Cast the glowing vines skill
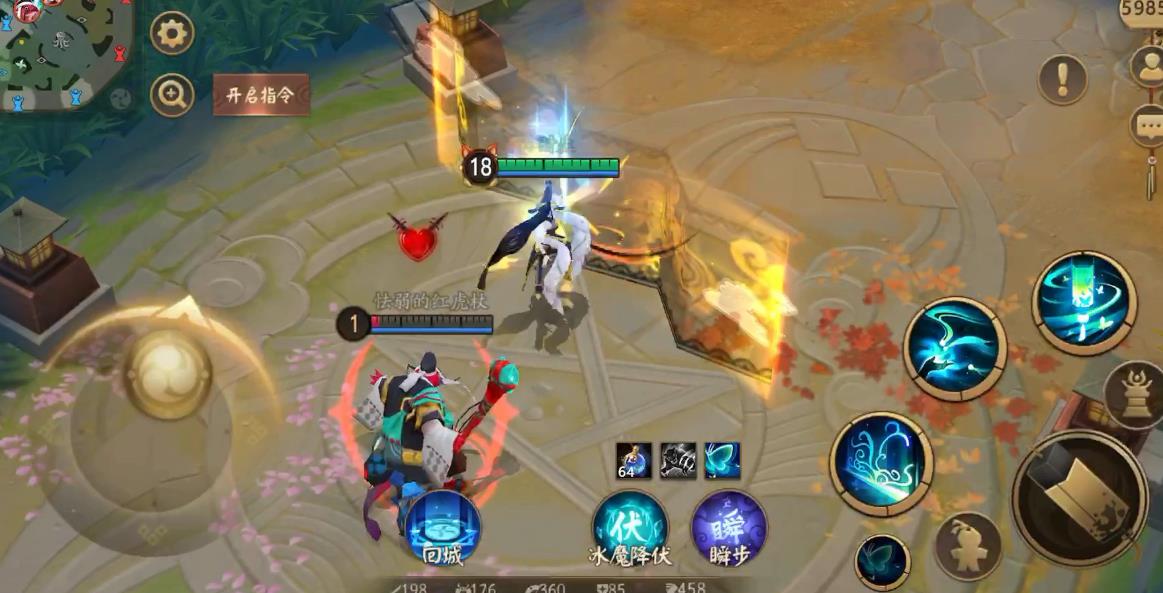The image size is (1163, 593). tap(881, 464)
